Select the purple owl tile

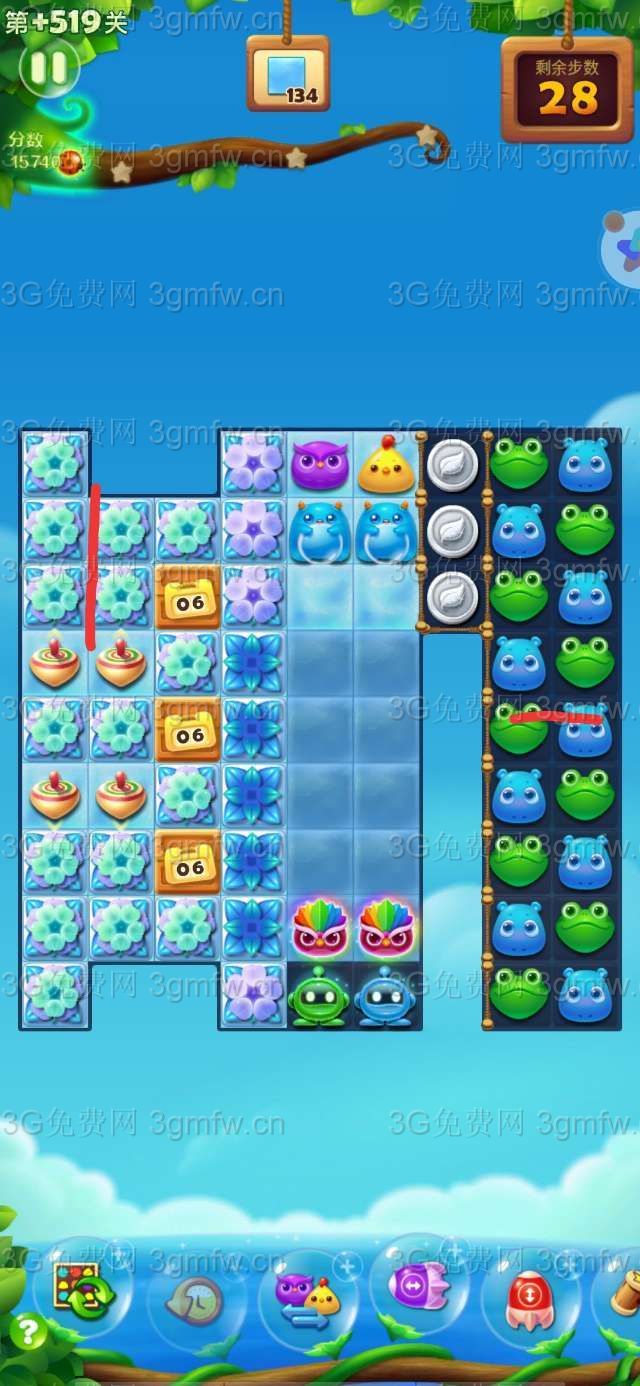319,466
